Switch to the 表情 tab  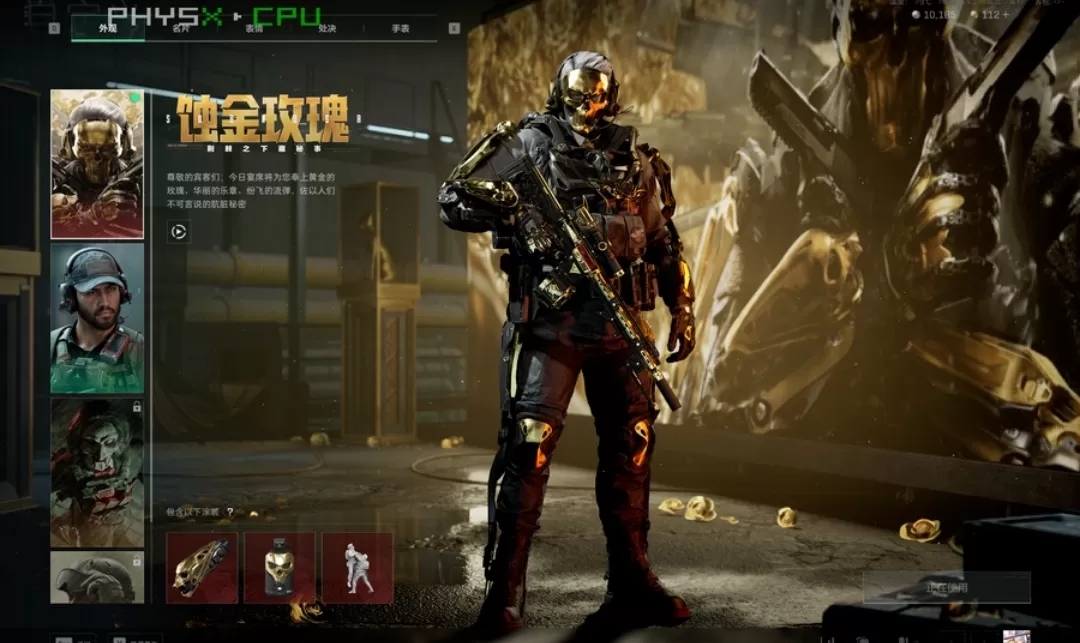tap(254, 29)
